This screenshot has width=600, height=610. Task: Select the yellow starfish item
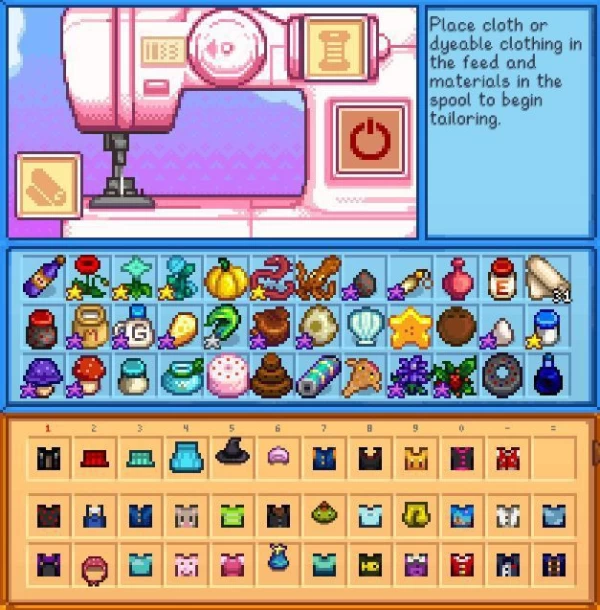tap(408, 326)
